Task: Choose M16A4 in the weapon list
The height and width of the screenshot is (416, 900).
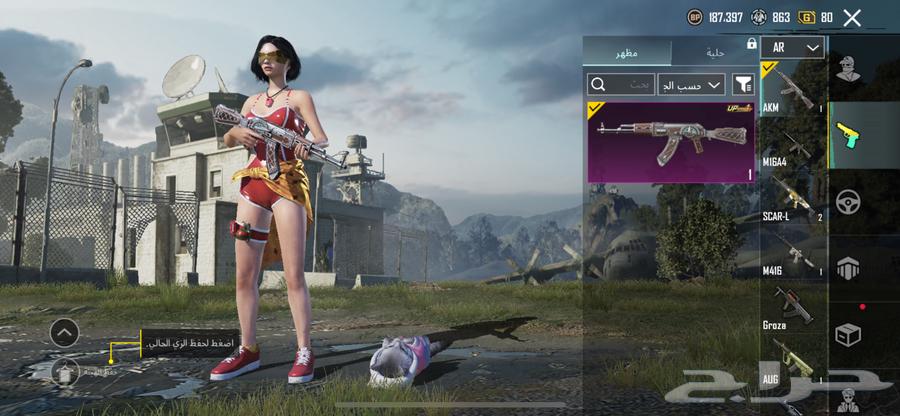Action: point(793,146)
